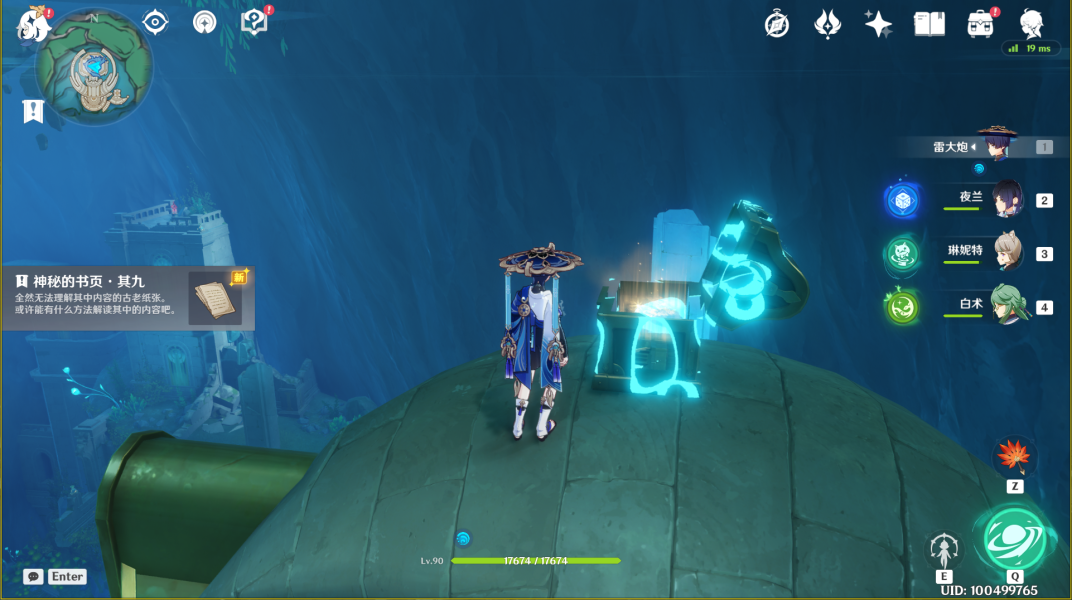Open the 神秘的书页·其九 item notification

click(x=128, y=297)
